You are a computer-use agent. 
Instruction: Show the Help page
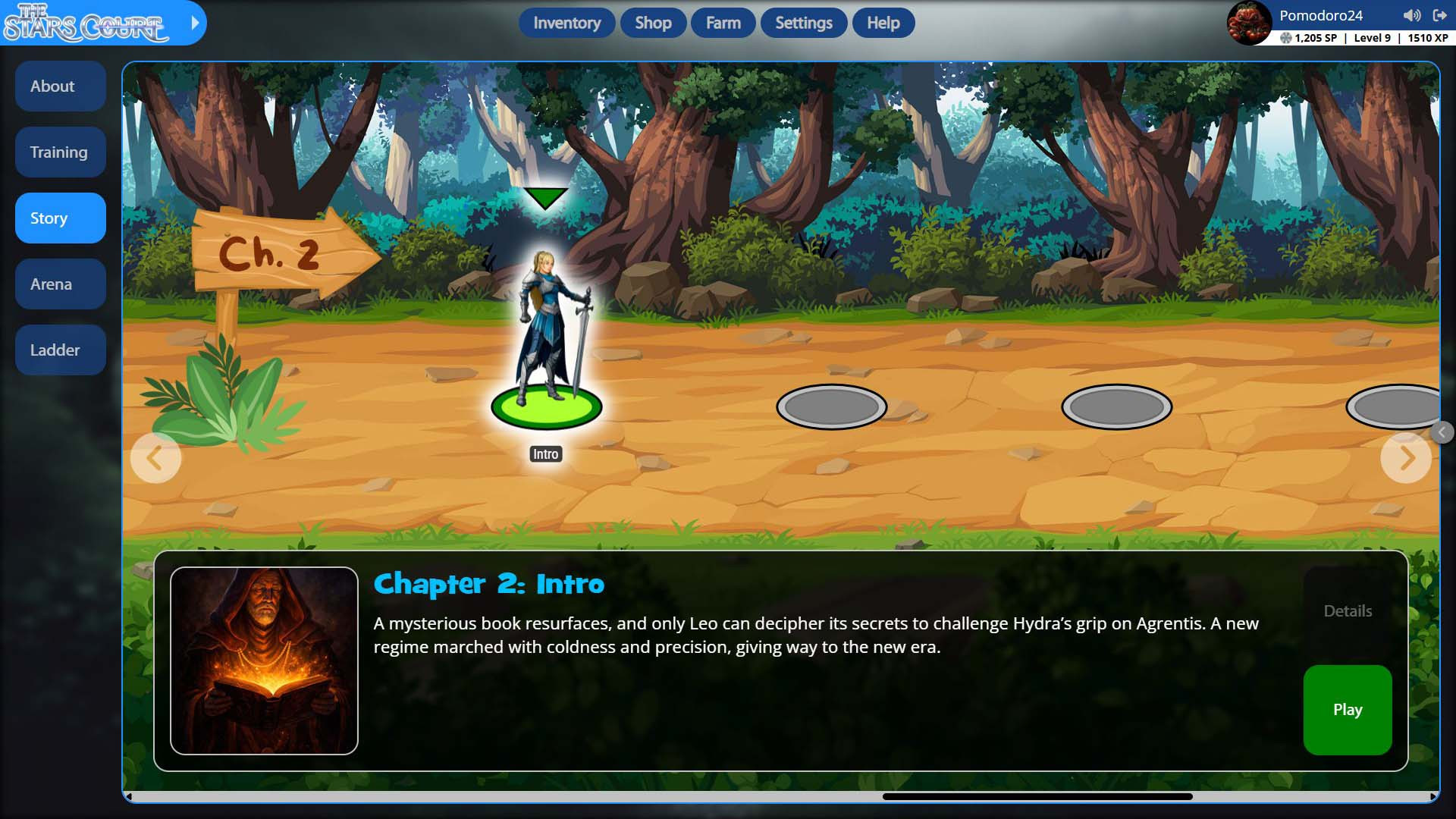coord(883,23)
